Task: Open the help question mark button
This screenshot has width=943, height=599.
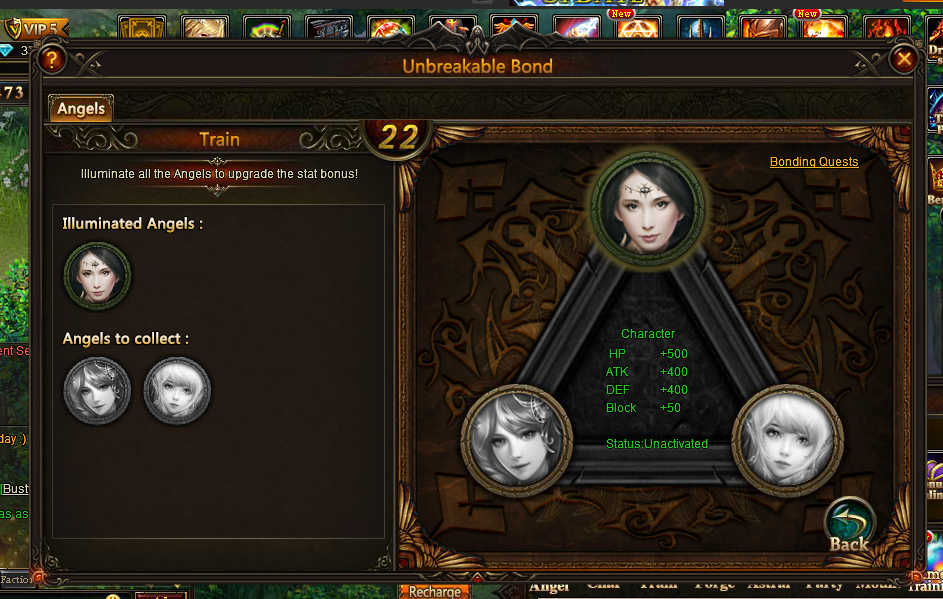Action: [x=52, y=60]
